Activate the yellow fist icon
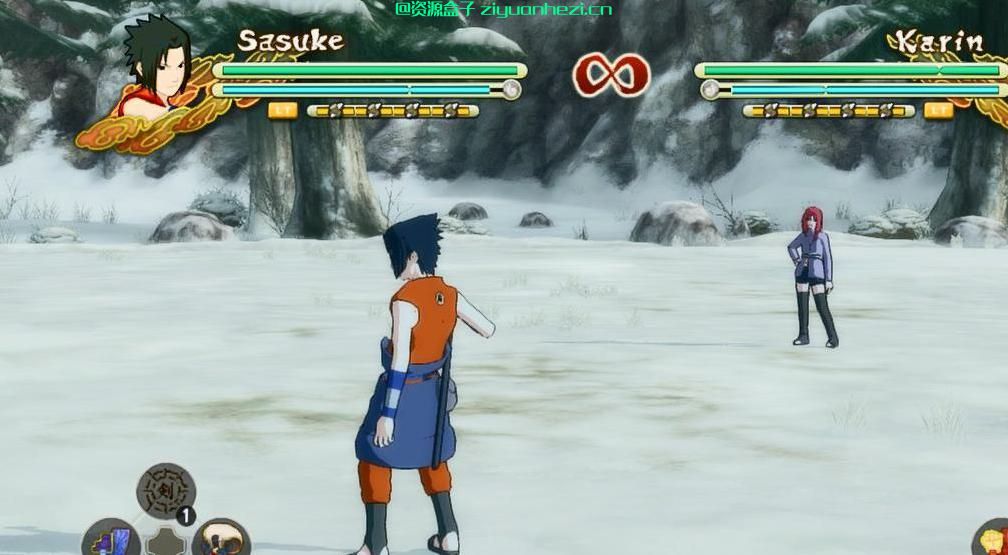The width and height of the screenshot is (1008, 555). (x=992, y=539)
